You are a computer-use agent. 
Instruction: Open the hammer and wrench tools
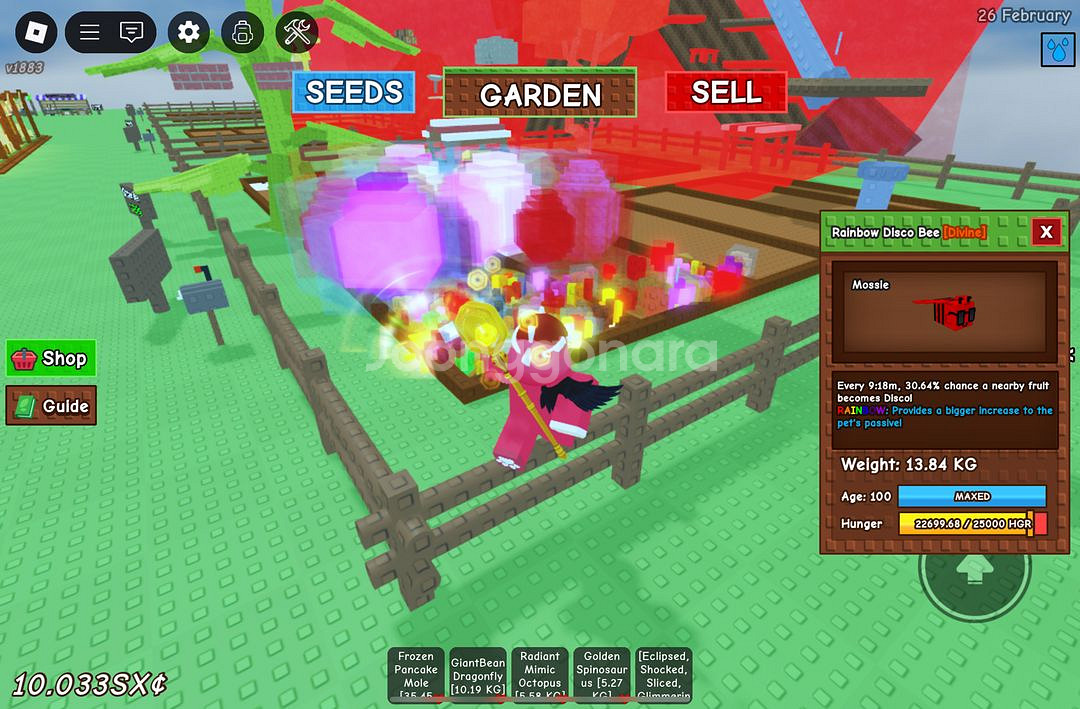(x=297, y=33)
